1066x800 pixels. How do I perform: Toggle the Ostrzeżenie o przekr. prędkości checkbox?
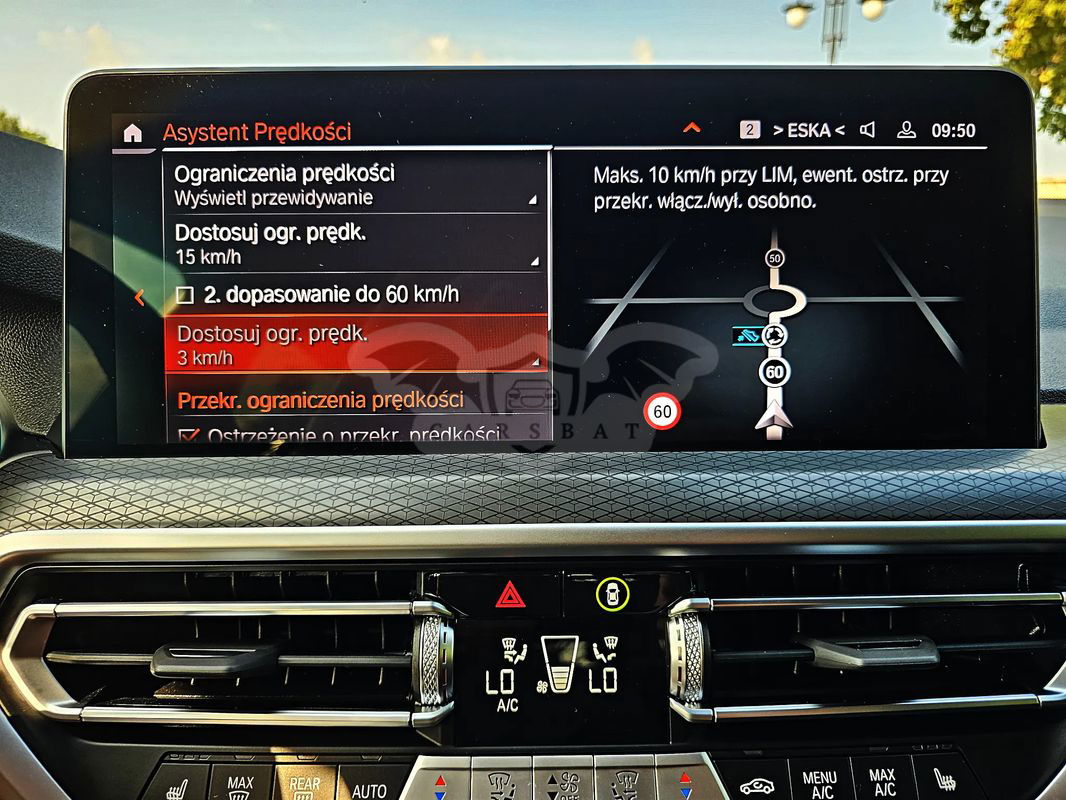click(x=187, y=436)
